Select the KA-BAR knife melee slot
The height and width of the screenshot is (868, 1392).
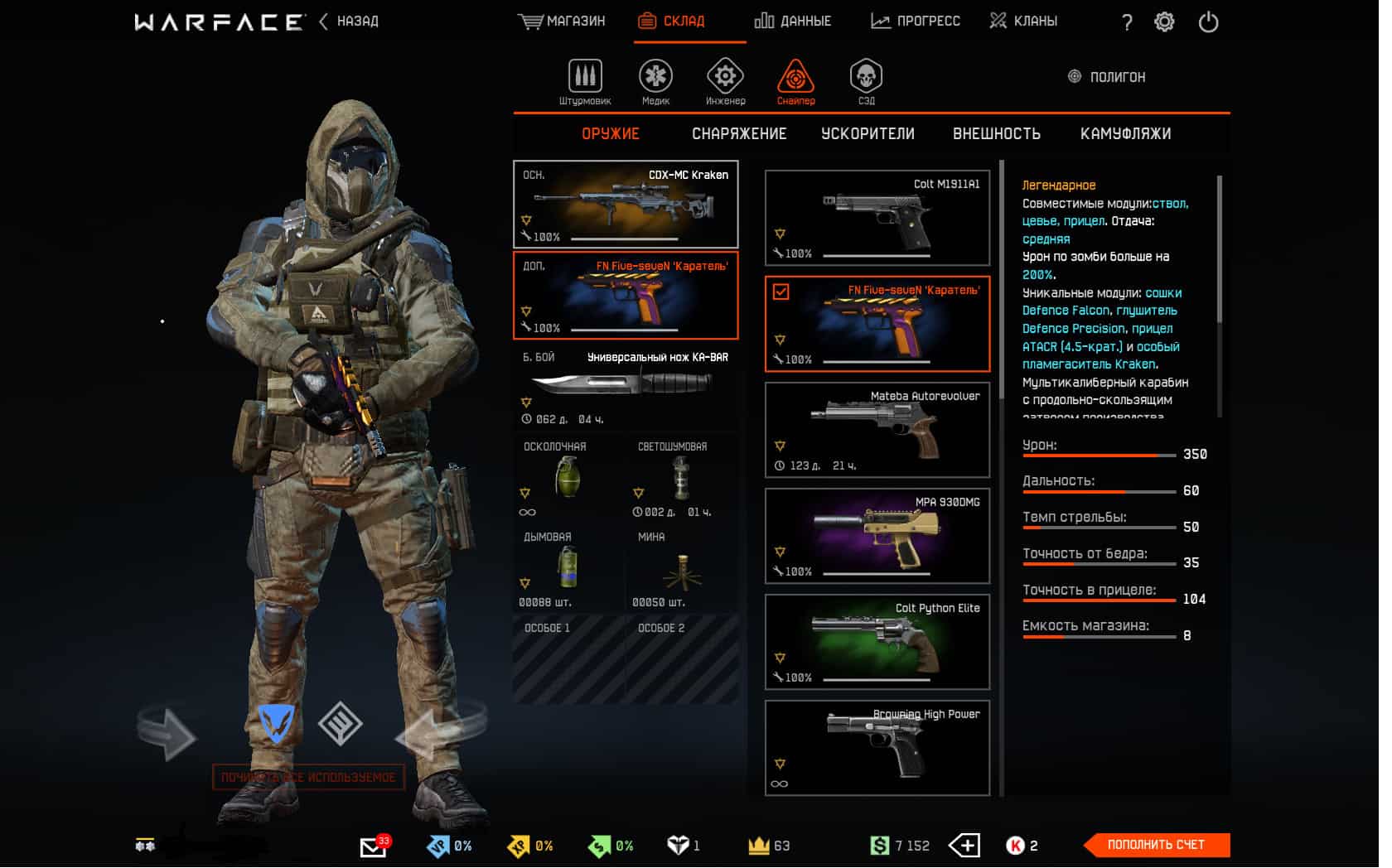coord(626,387)
